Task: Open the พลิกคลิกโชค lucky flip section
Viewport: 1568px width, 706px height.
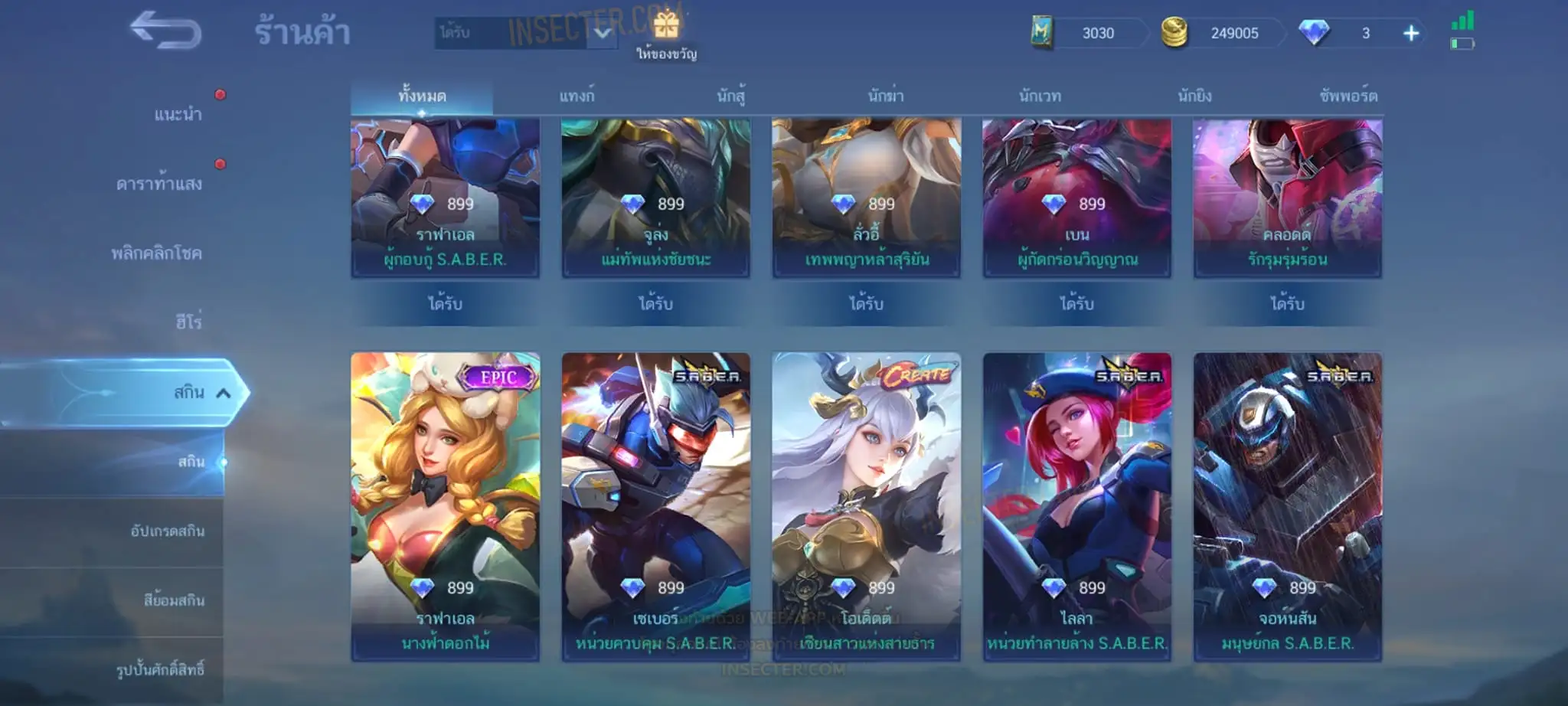Action: tap(156, 253)
